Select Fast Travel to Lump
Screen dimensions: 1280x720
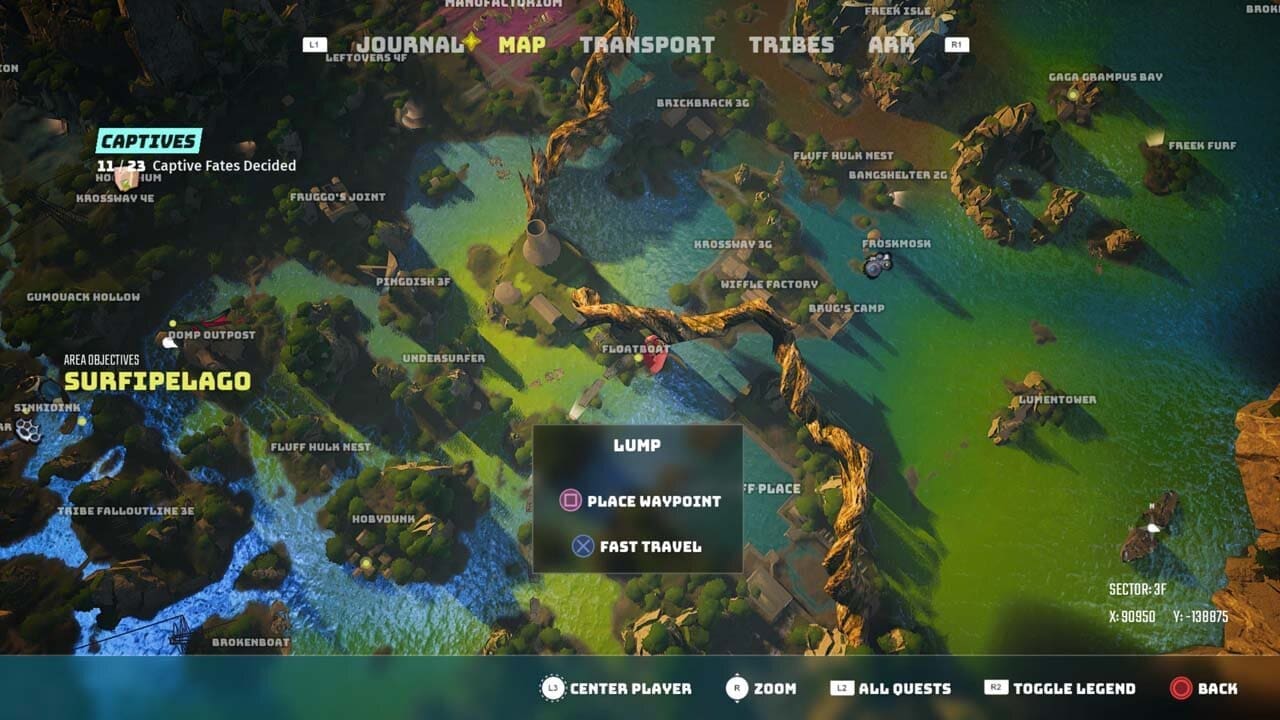pos(650,546)
